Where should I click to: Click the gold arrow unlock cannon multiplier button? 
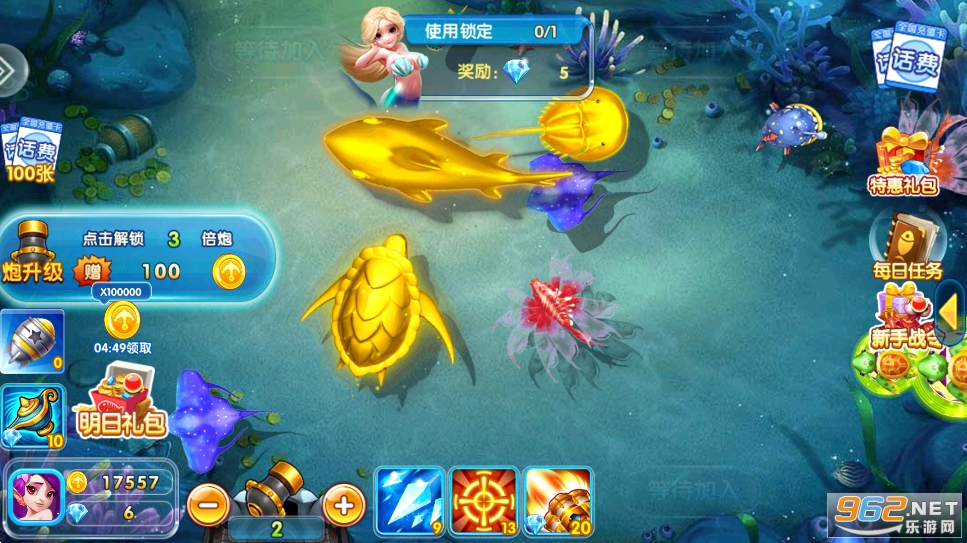tap(229, 270)
